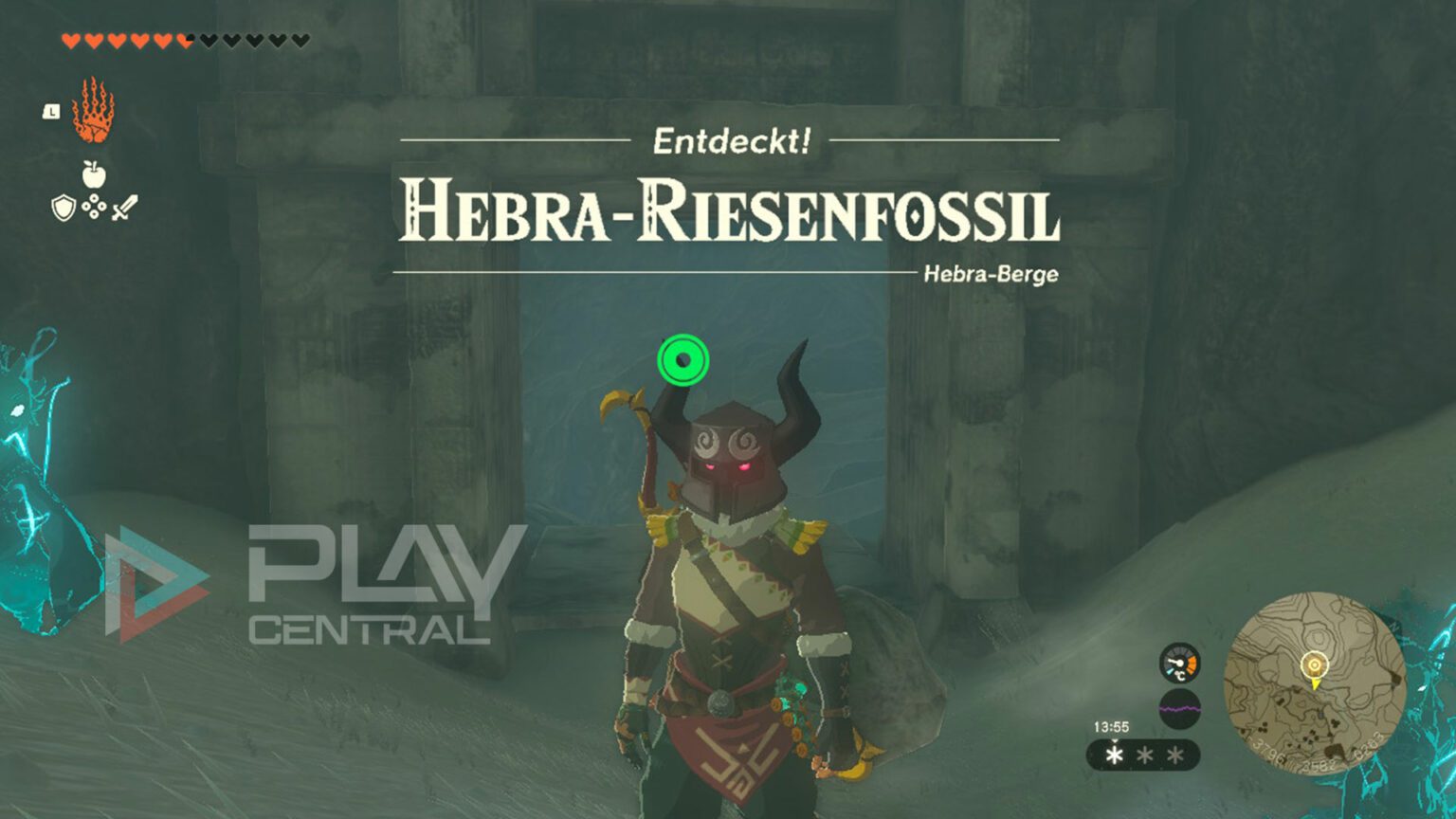Click the yellow player marker on minimap
The height and width of the screenshot is (819, 1456).
pos(1315,666)
